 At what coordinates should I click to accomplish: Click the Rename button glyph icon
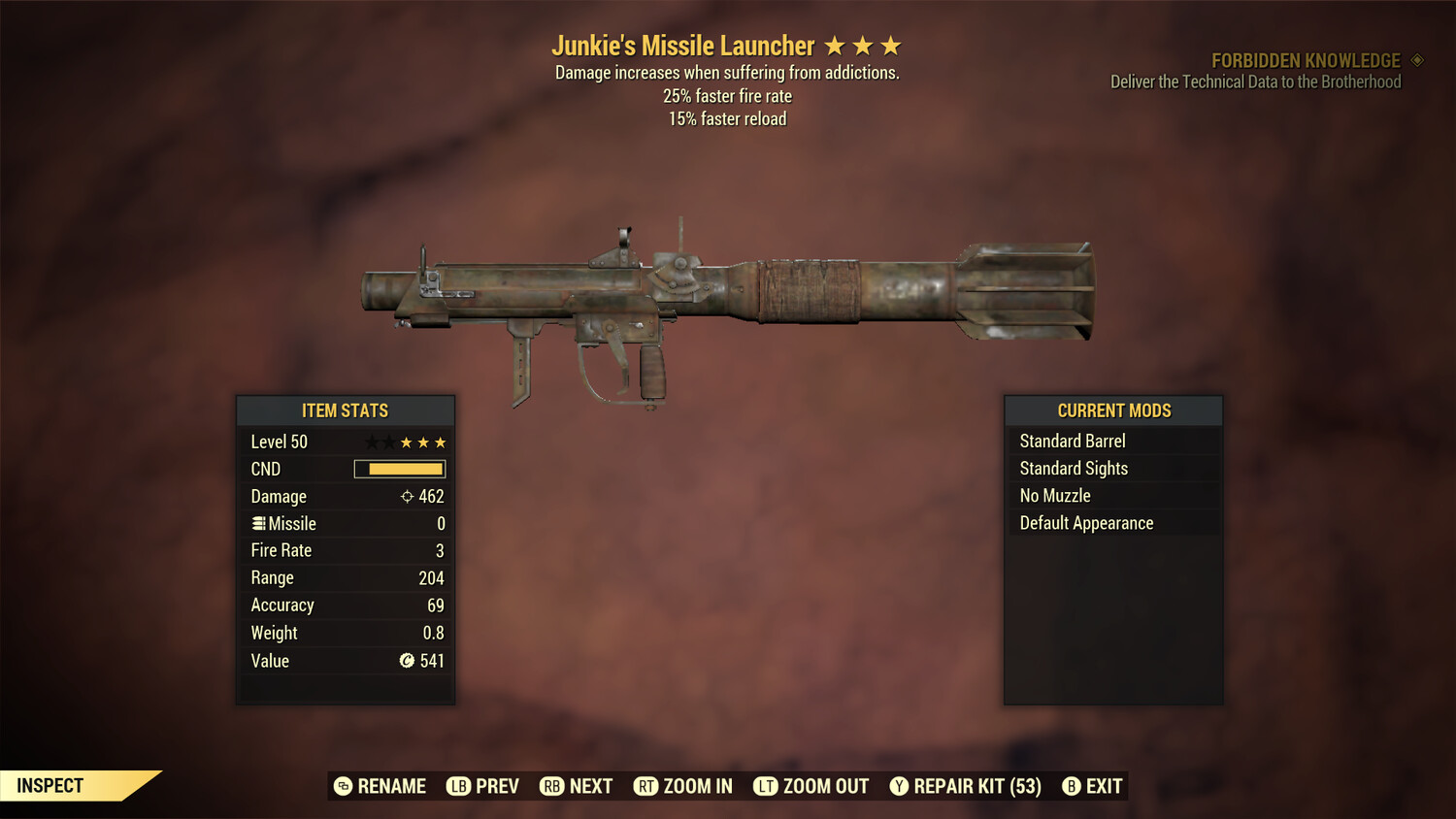[x=343, y=786]
